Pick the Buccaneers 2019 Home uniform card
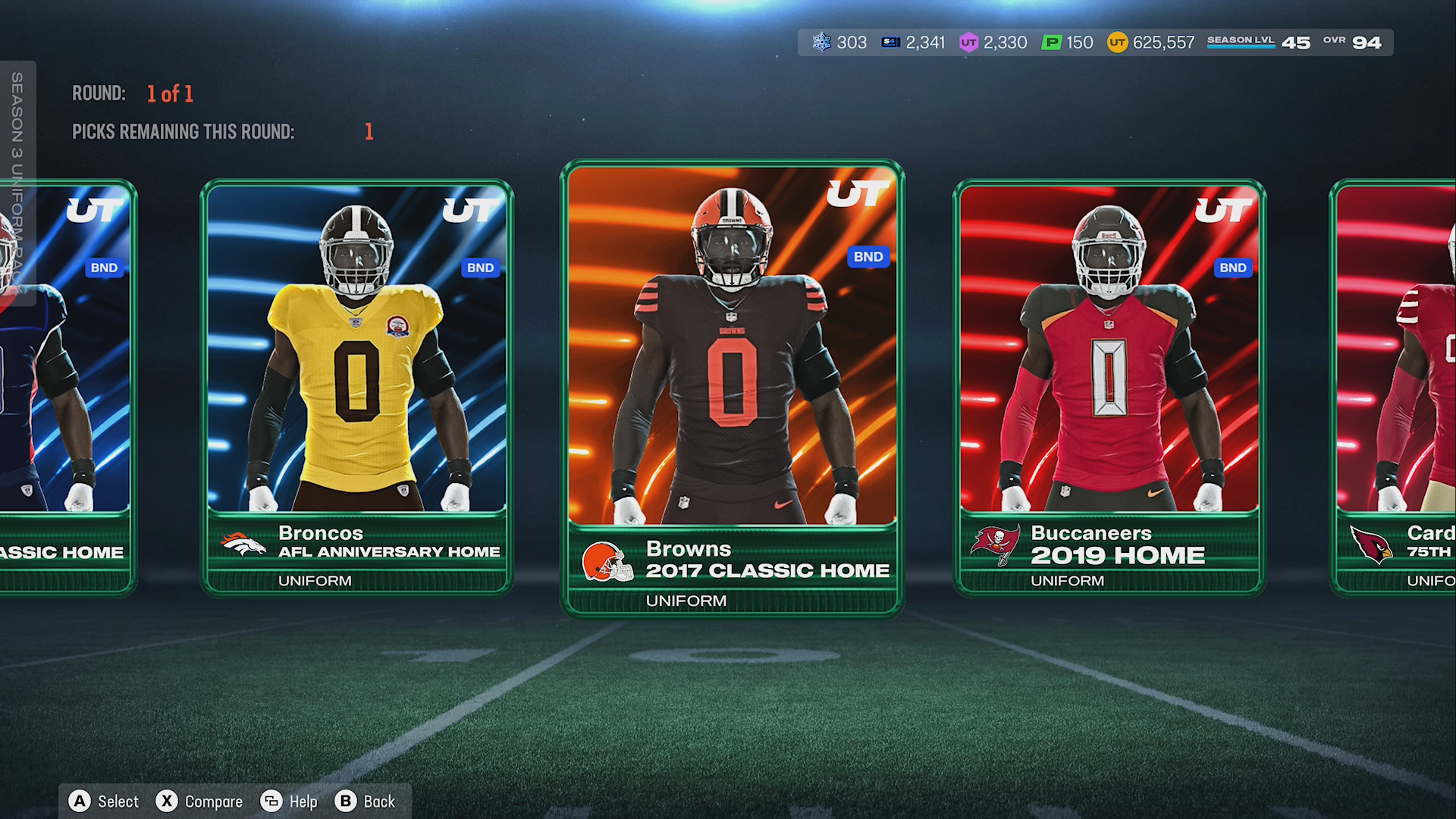The image size is (1456, 819). tap(1109, 387)
